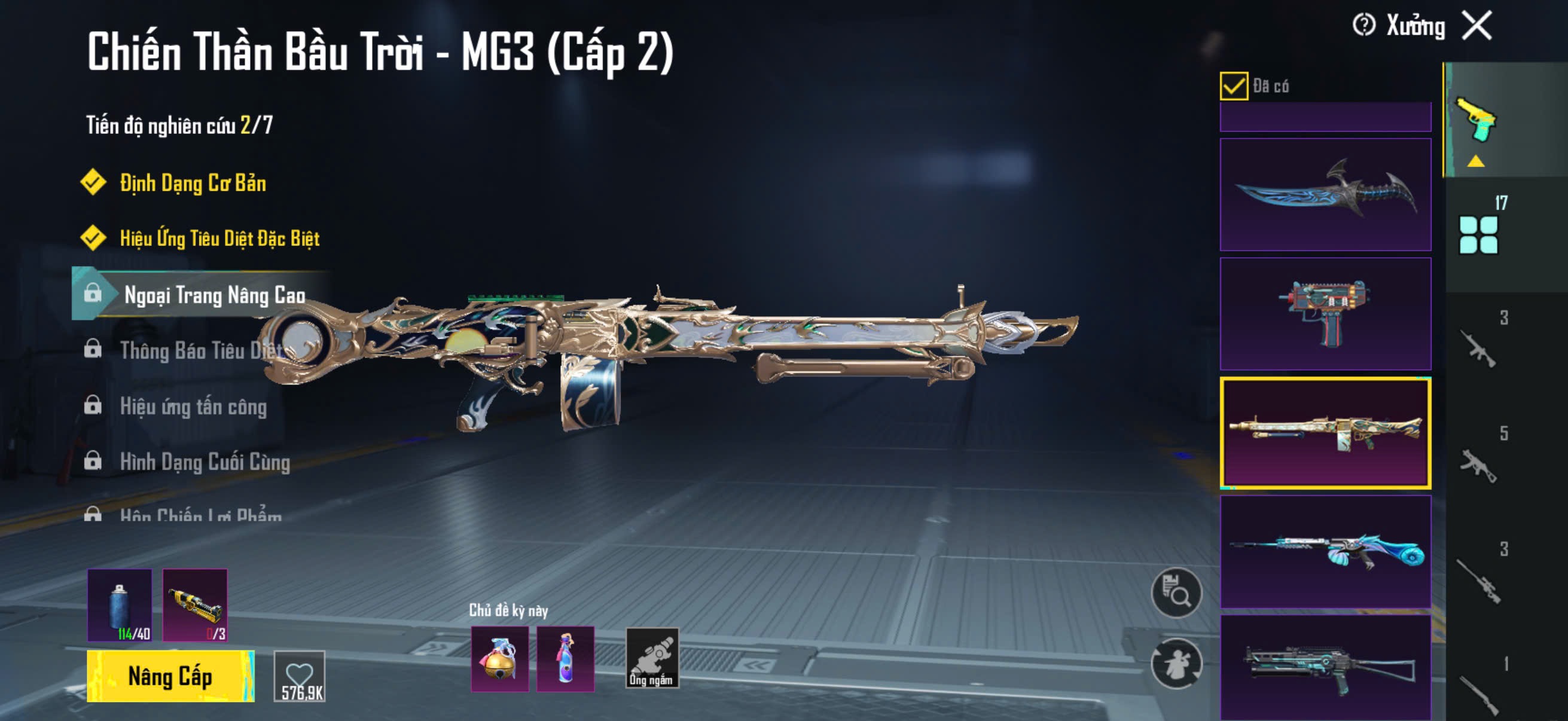Select the gold MG3 skin thumbnail
Screen dimensions: 1568x721
tap(1325, 433)
